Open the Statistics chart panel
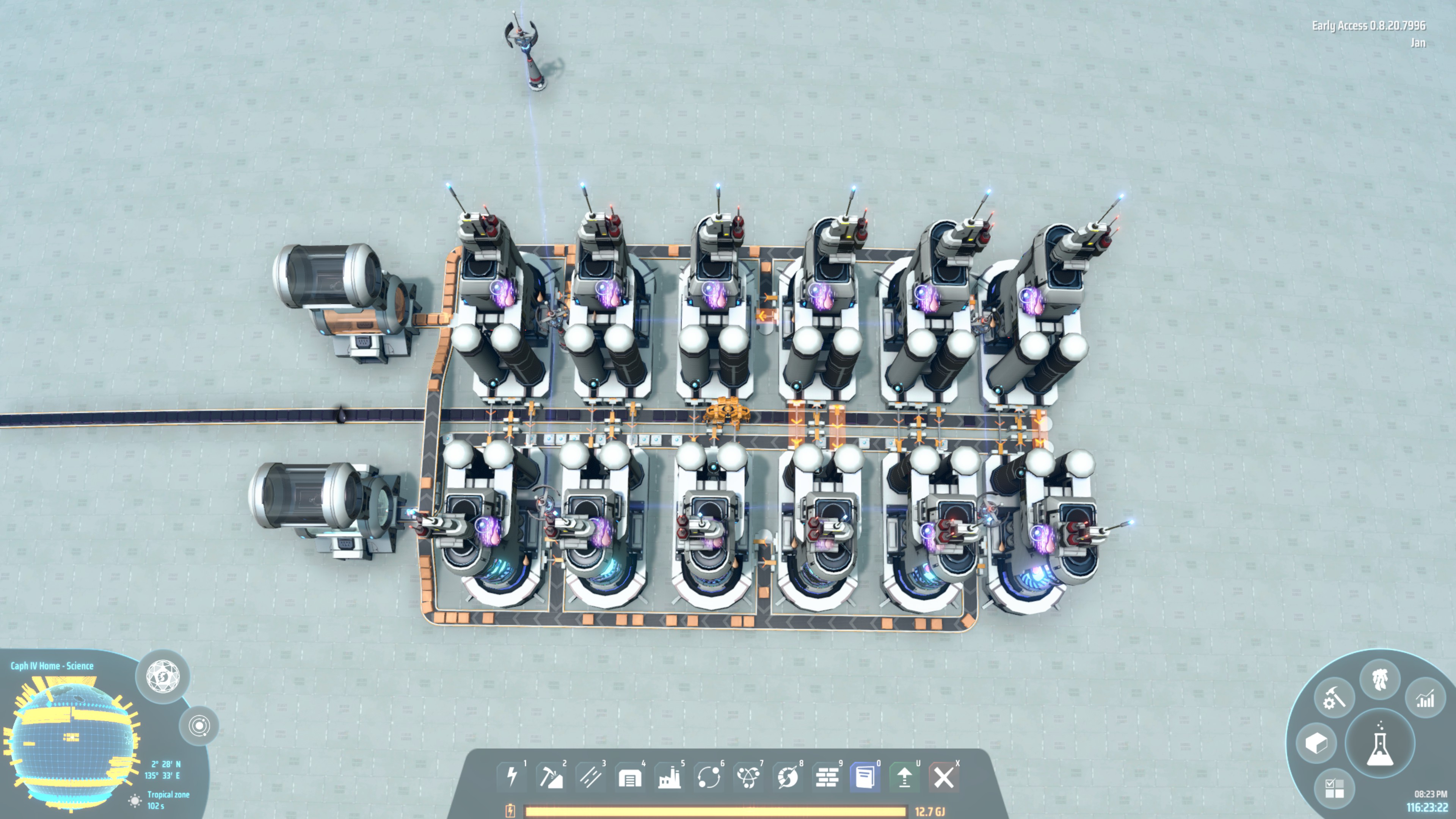Viewport: 1456px width, 819px height. pyautogui.click(x=1426, y=698)
